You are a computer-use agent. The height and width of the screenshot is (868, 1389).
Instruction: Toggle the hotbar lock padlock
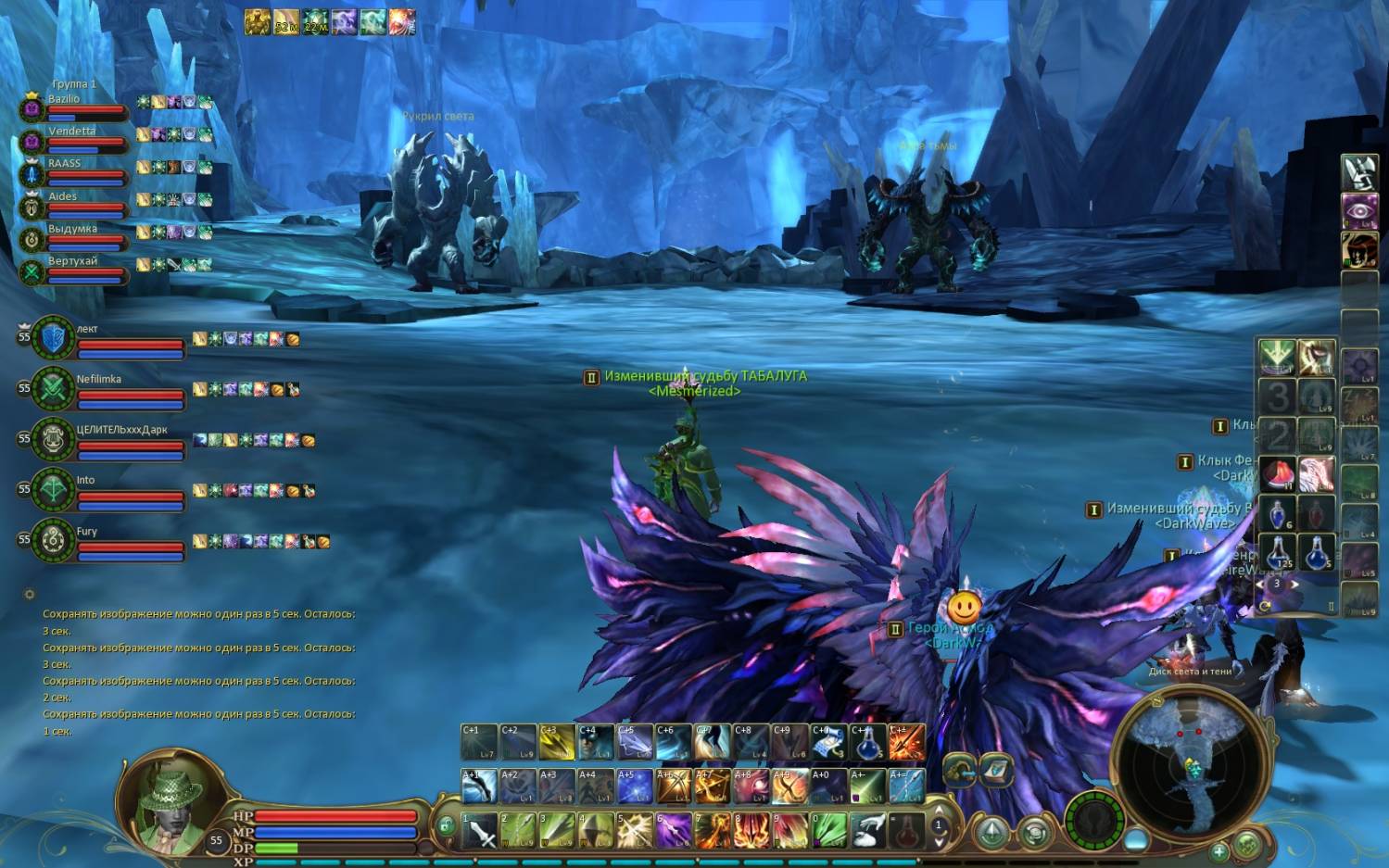[446, 825]
